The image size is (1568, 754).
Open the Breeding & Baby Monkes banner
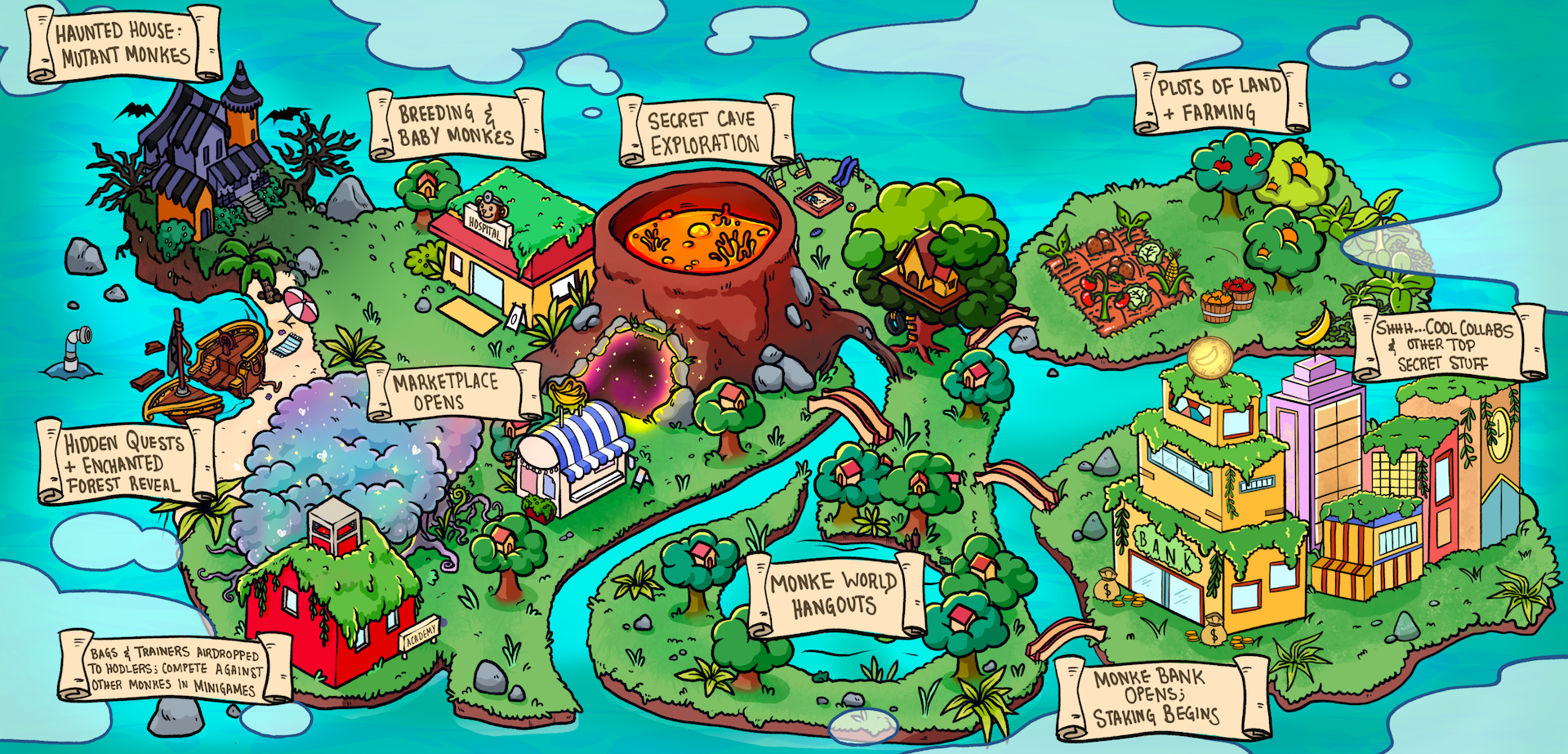click(456, 125)
